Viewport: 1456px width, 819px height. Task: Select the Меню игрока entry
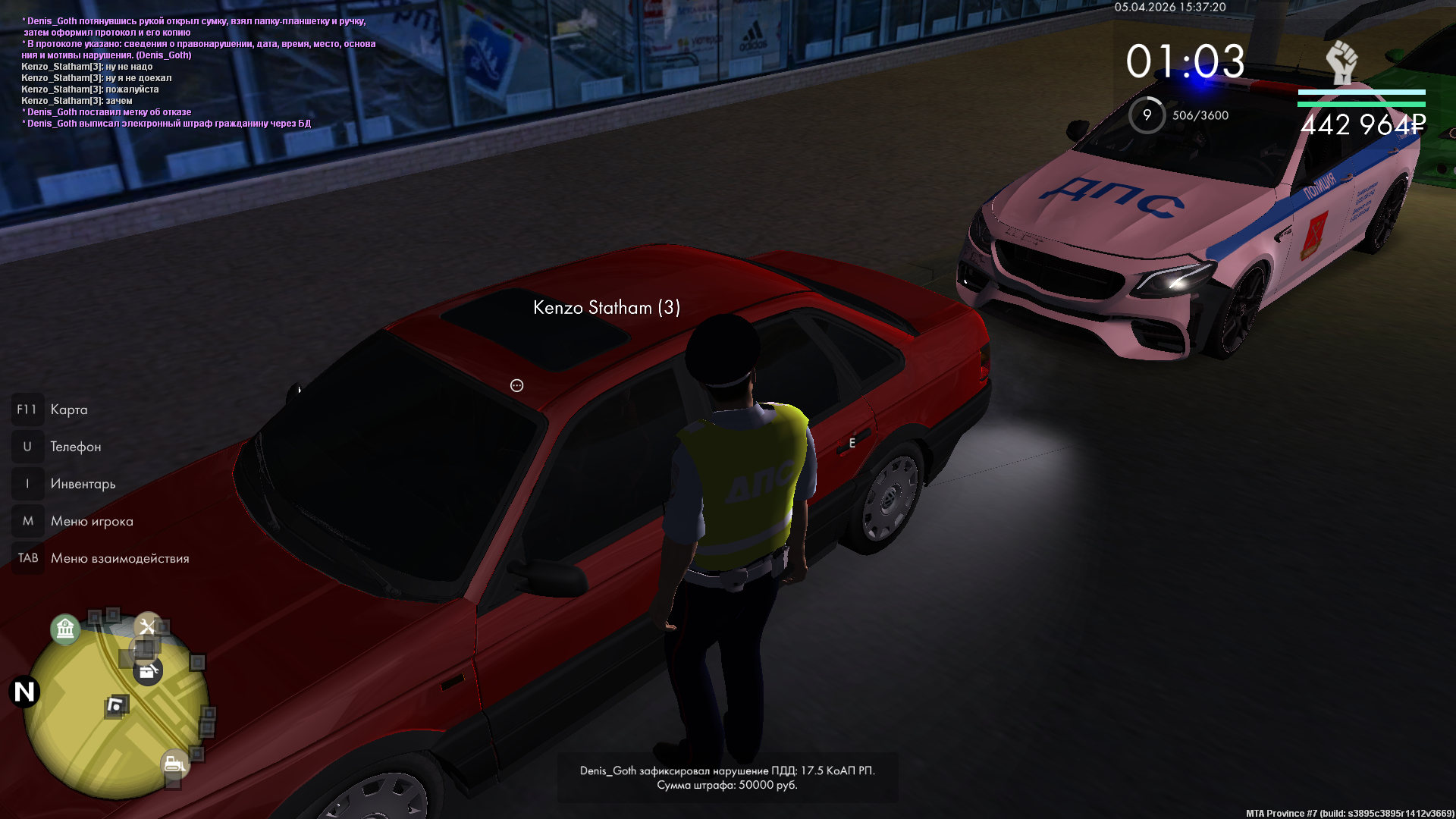(91, 521)
